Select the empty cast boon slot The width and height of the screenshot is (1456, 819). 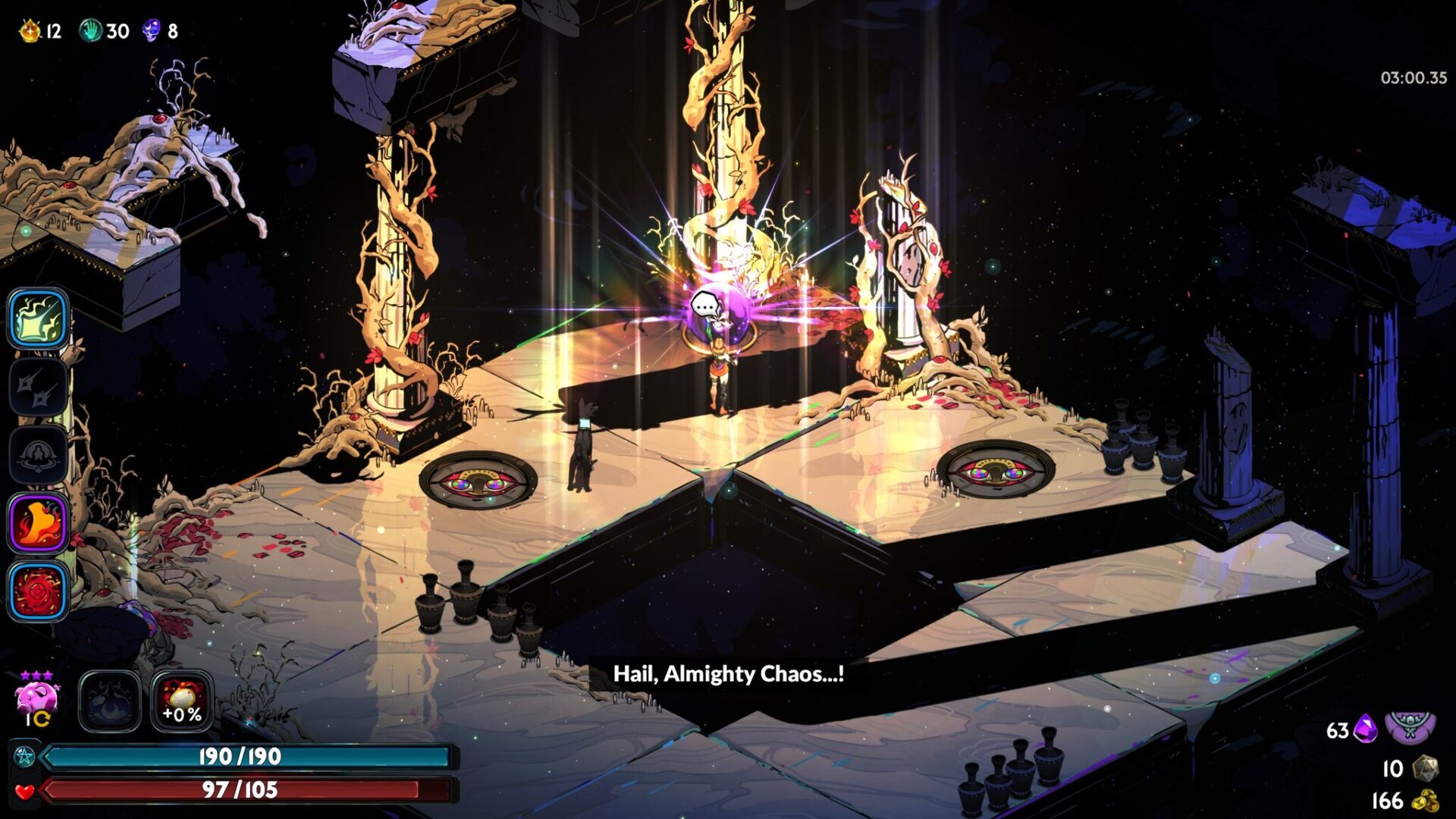[x=38, y=455]
